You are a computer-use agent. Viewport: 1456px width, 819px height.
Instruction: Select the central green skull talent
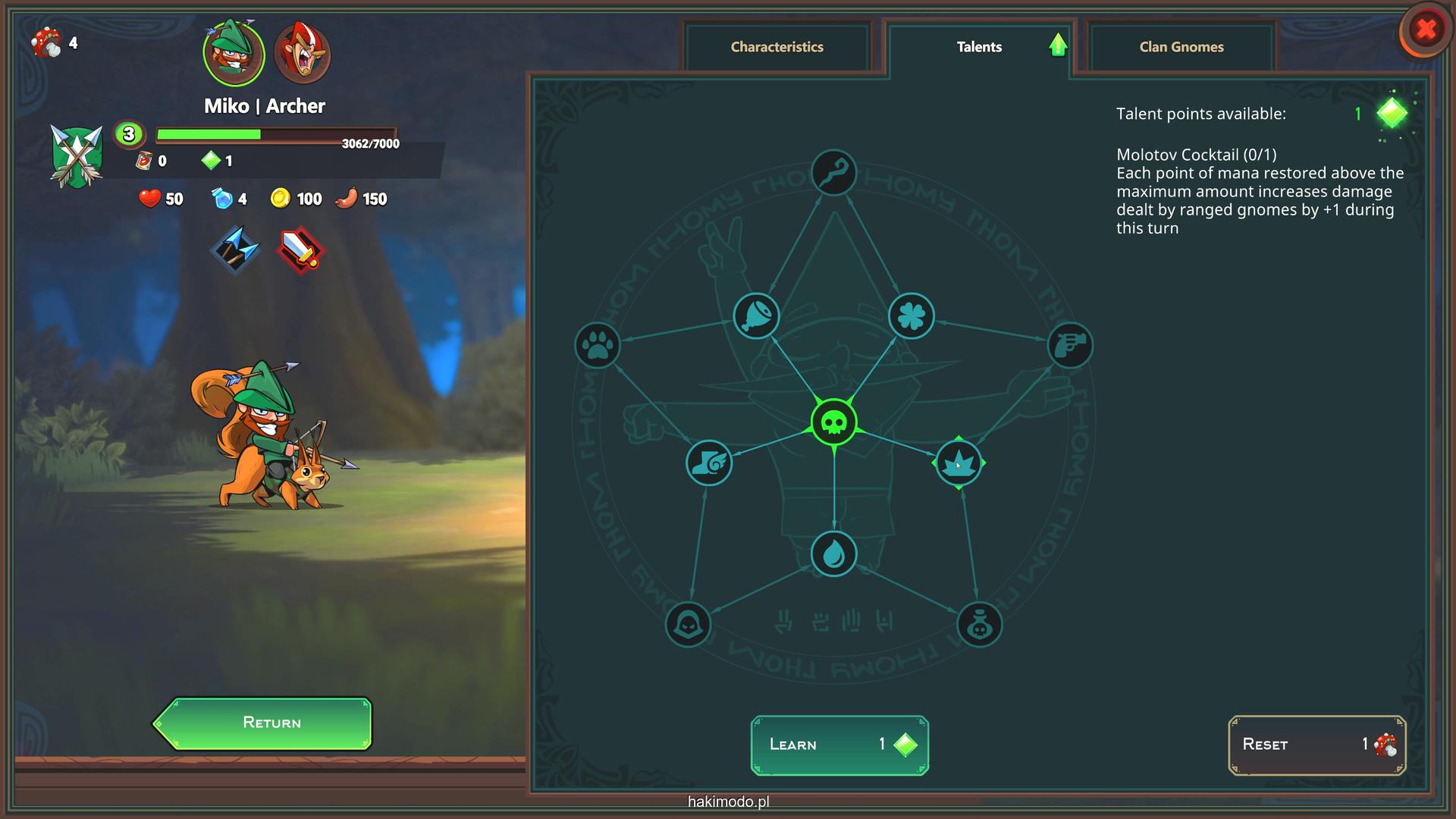pos(833,422)
